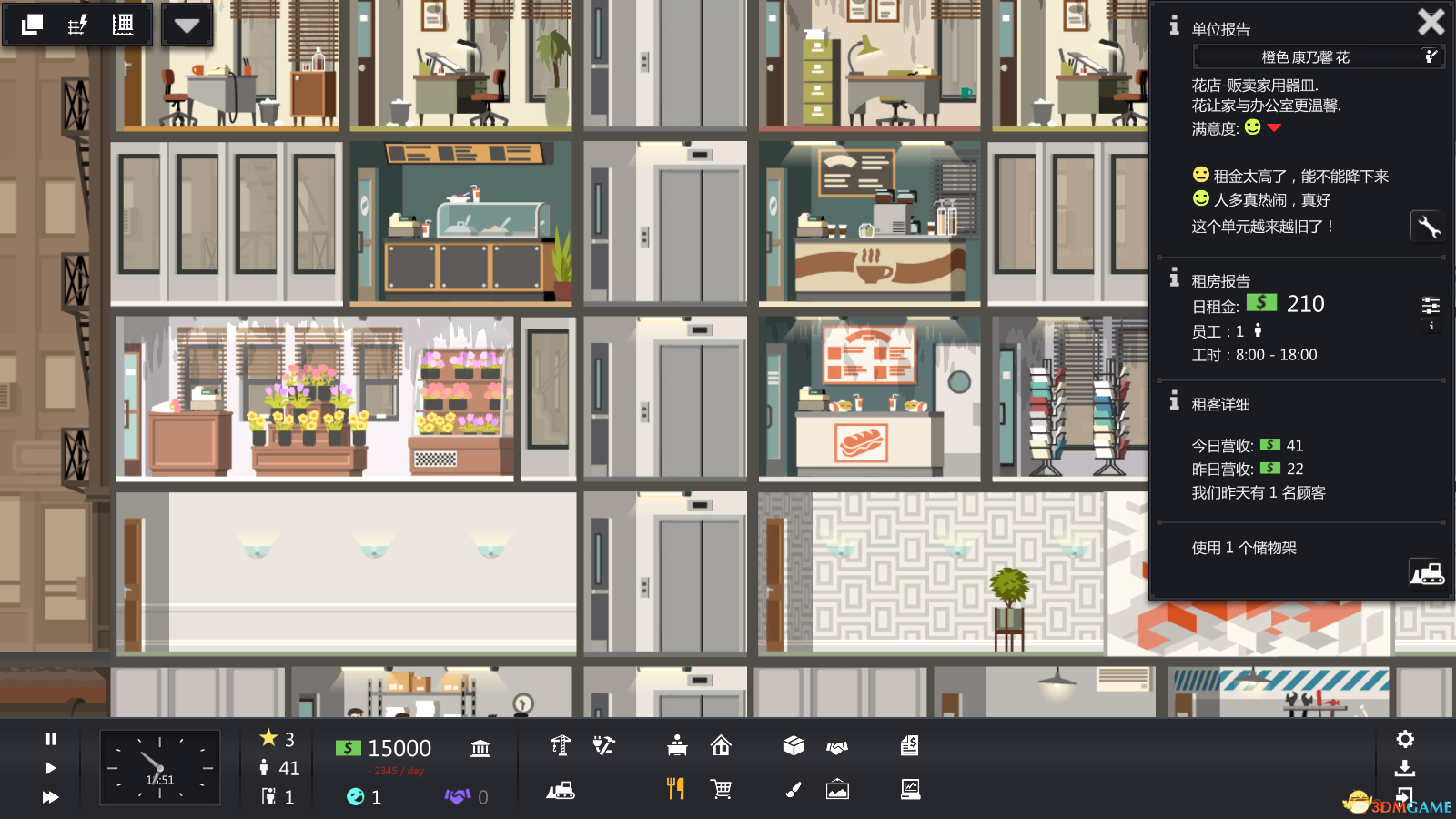
Task: Open the handshake contracts menu
Action: (x=837, y=747)
